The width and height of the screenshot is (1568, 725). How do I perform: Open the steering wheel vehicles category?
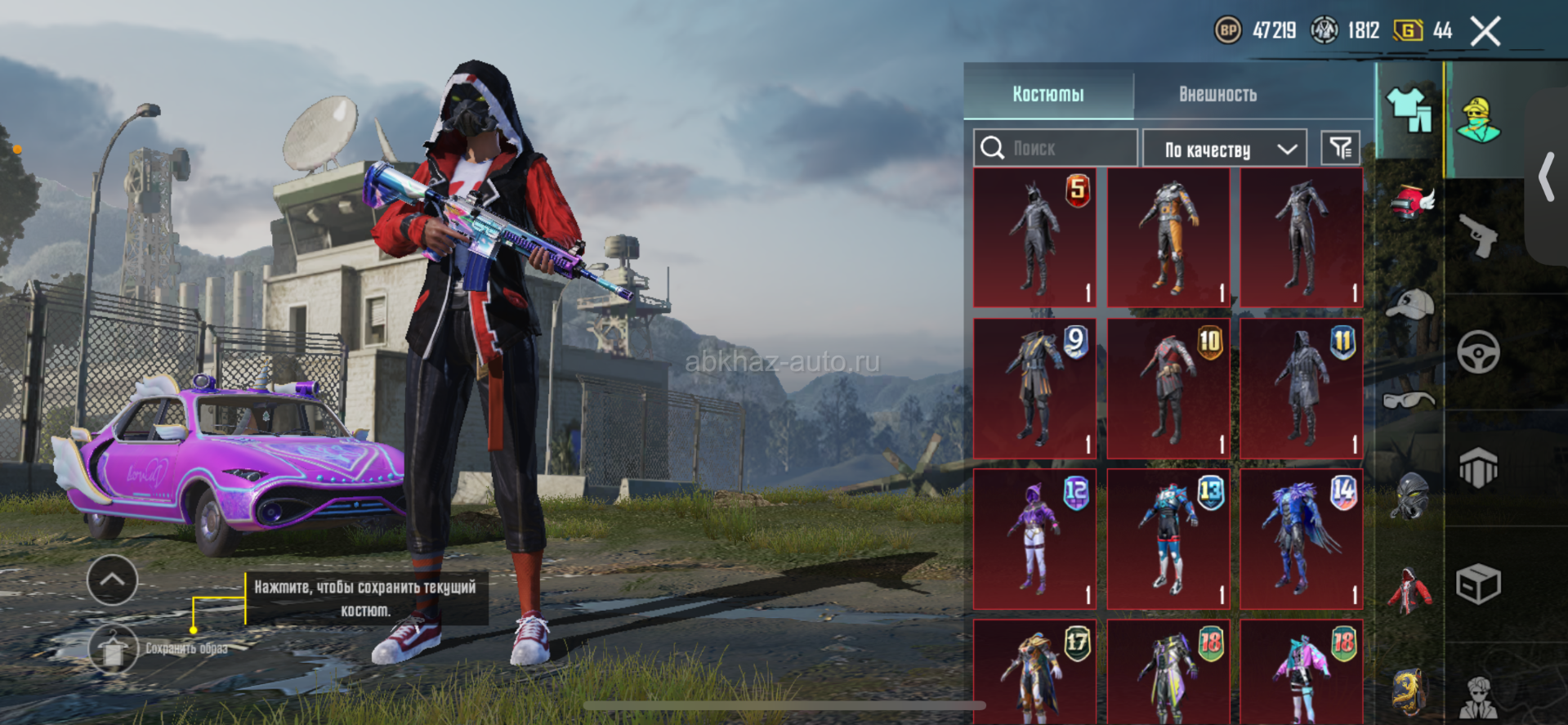1478,352
